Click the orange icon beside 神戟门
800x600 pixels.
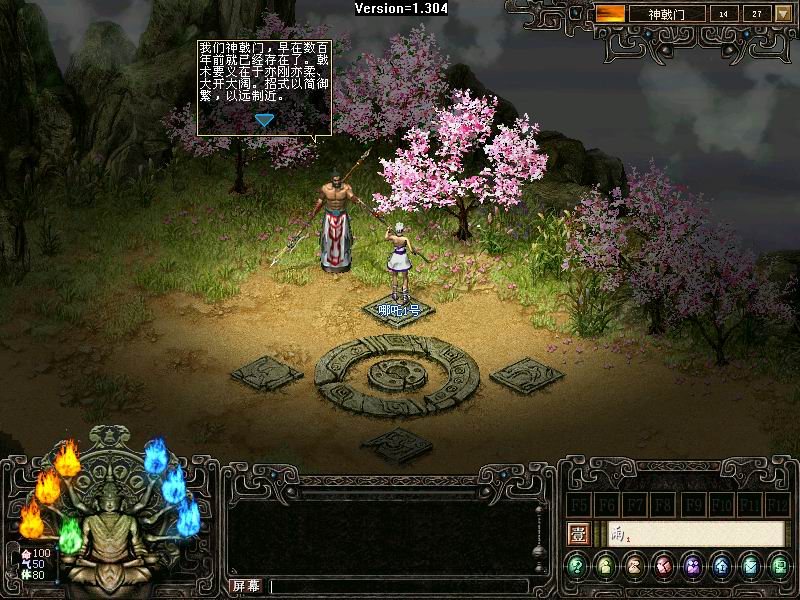pyautogui.click(x=612, y=14)
